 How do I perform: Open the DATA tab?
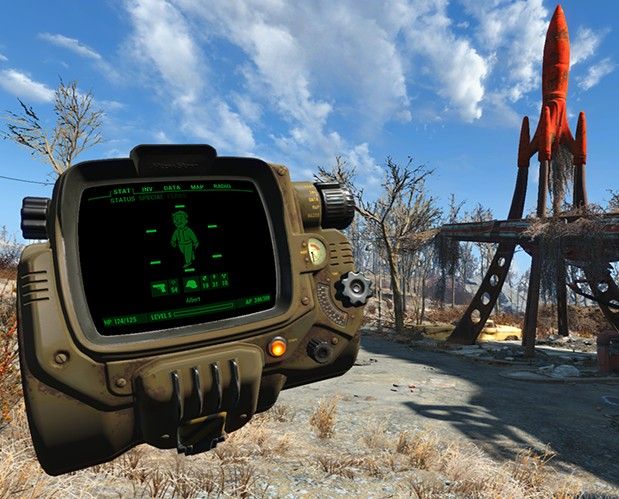click(x=172, y=188)
